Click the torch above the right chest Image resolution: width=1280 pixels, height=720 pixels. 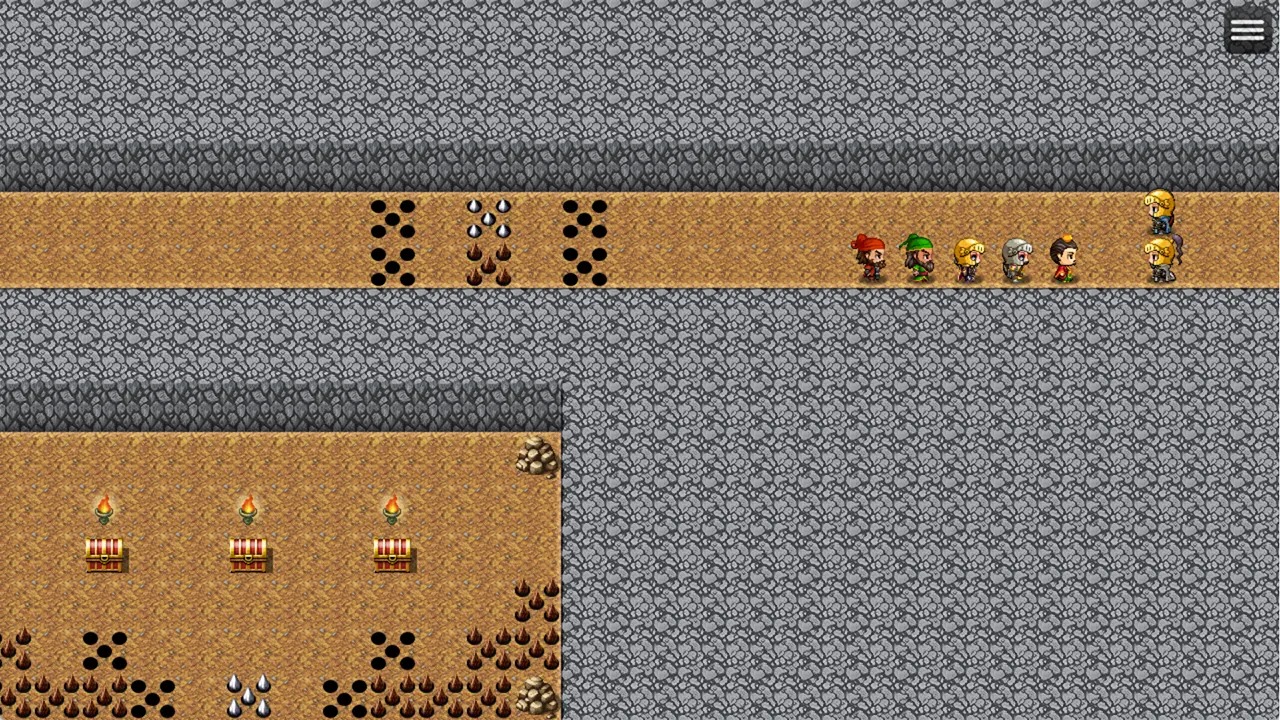pos(394,508)
